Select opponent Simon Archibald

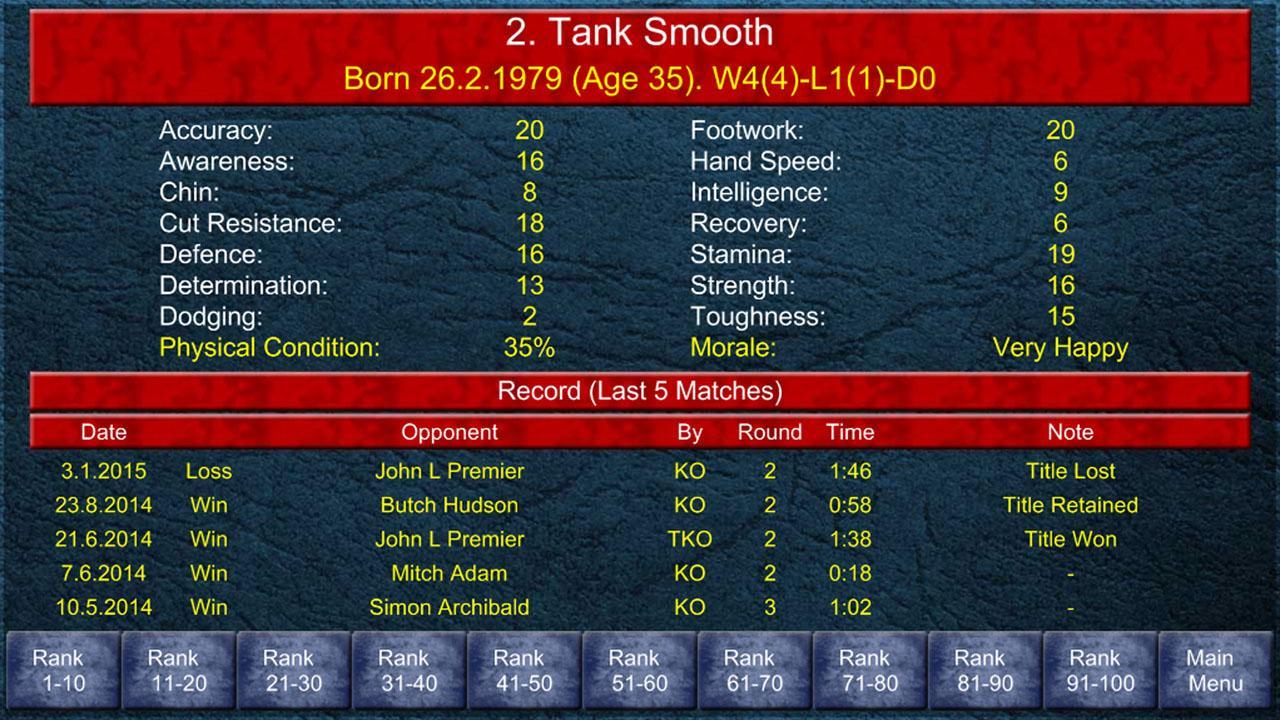(x=449, y=607)
